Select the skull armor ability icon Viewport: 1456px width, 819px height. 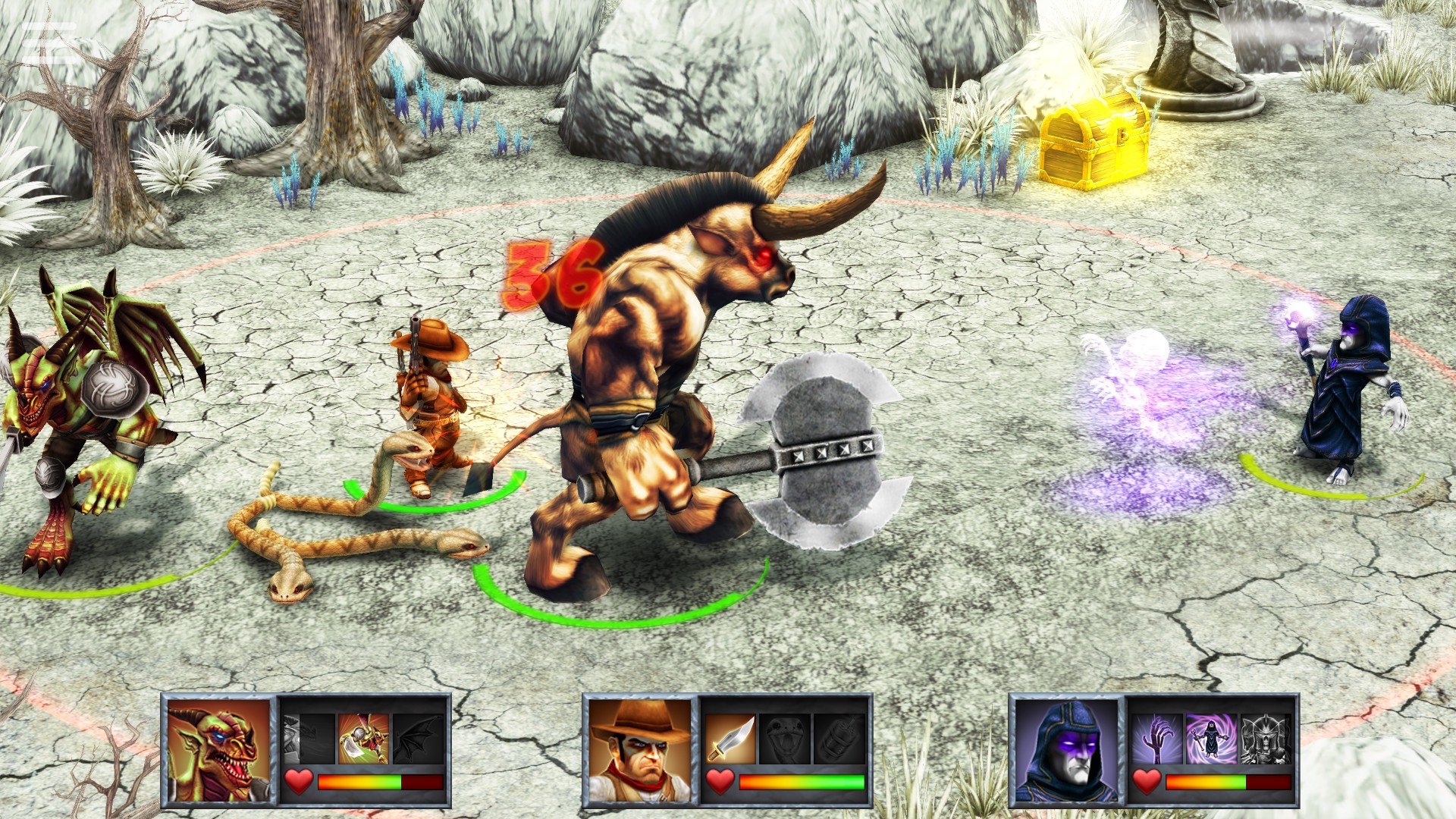coord(1266,739)
